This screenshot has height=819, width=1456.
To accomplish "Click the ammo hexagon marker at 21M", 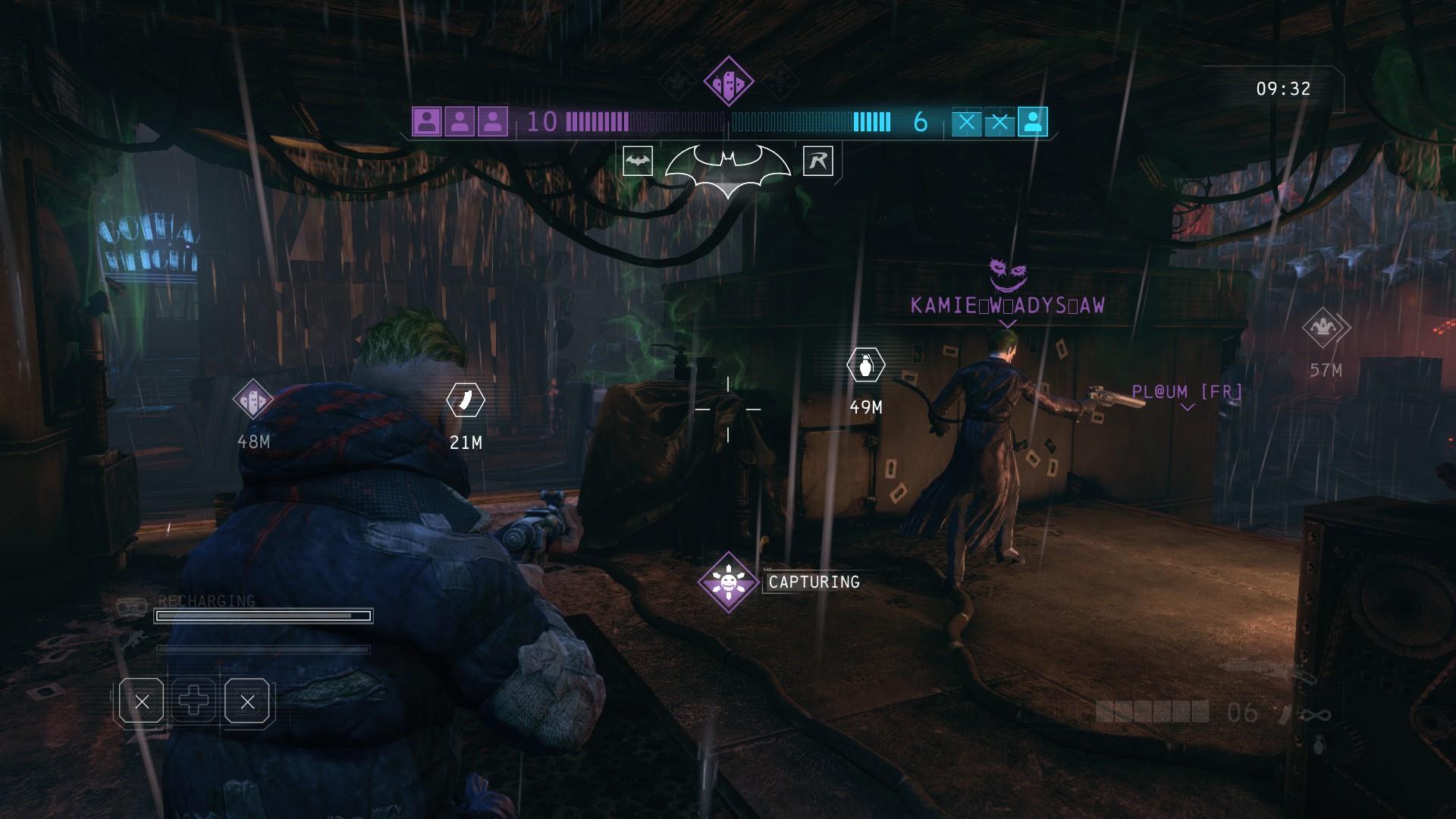I will click(x=466, y=400).
